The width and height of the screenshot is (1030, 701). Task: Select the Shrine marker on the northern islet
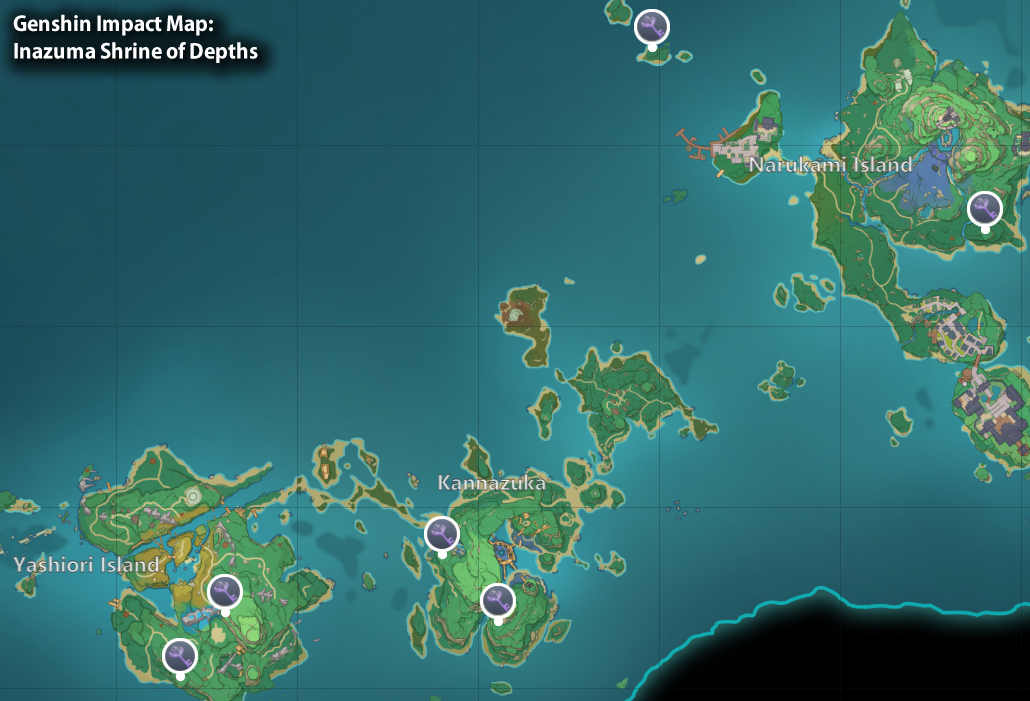(x=652, y=26)
